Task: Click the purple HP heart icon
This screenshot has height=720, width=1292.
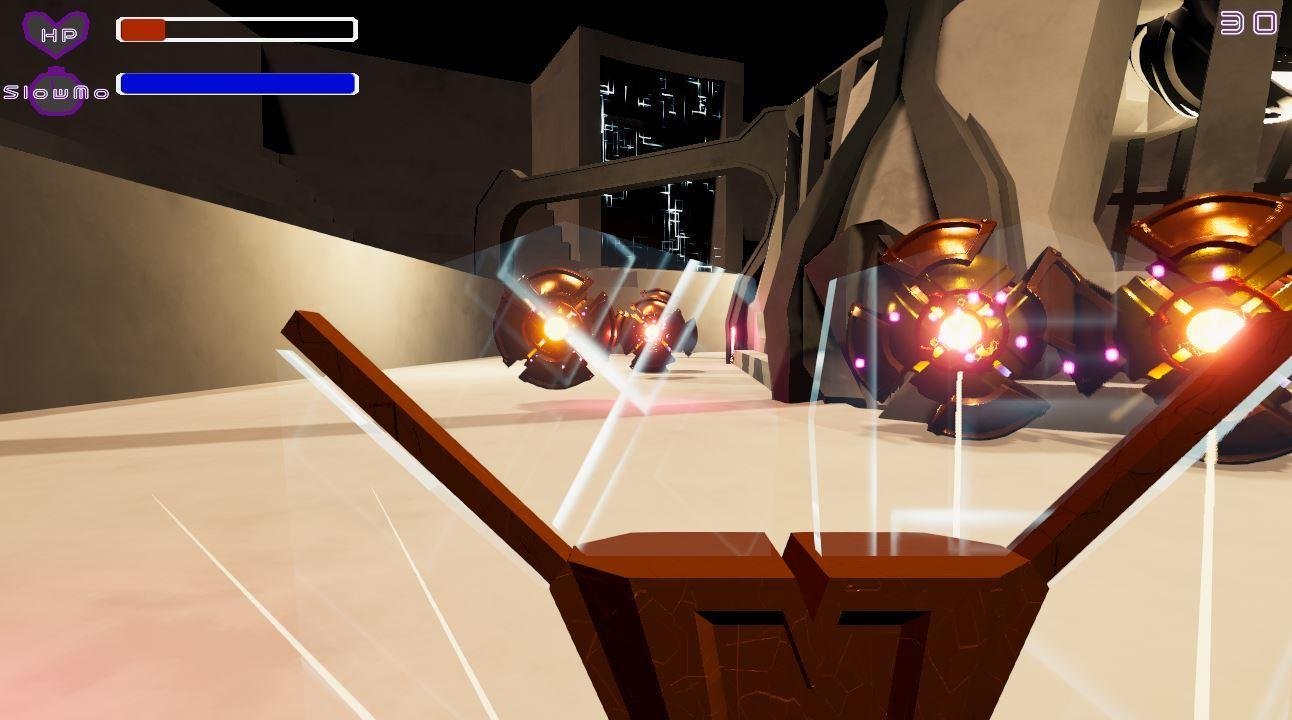Action: point(56,33)
